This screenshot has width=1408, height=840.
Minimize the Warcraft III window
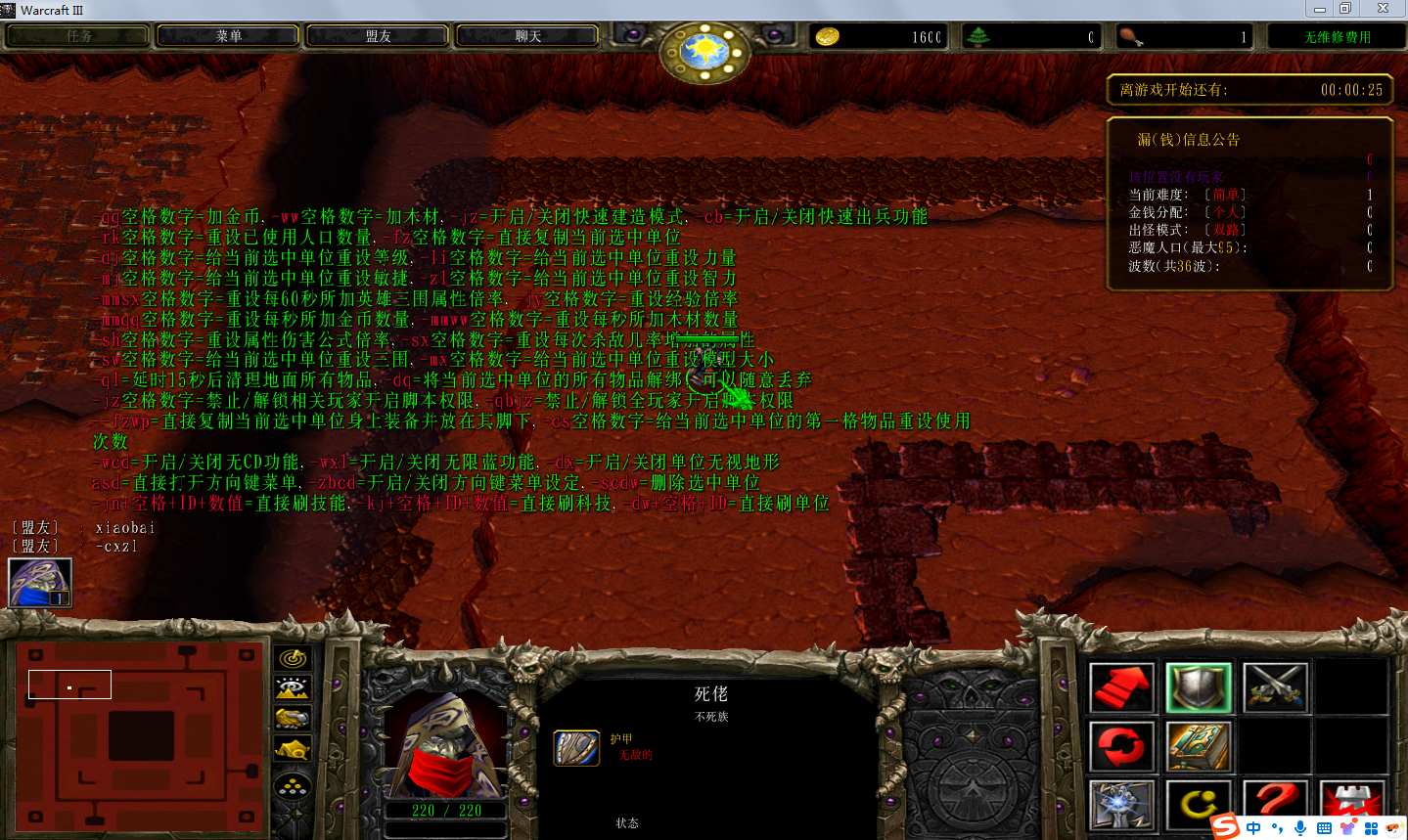[x=1320, y=9]
